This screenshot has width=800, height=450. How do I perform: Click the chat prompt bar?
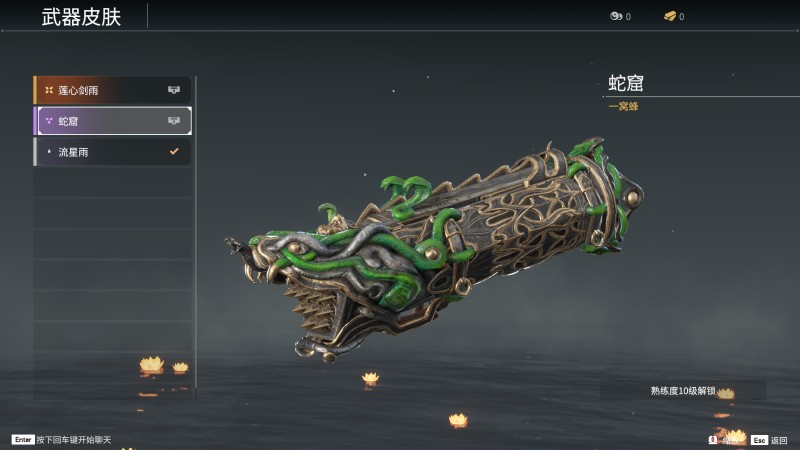[60, 439]
